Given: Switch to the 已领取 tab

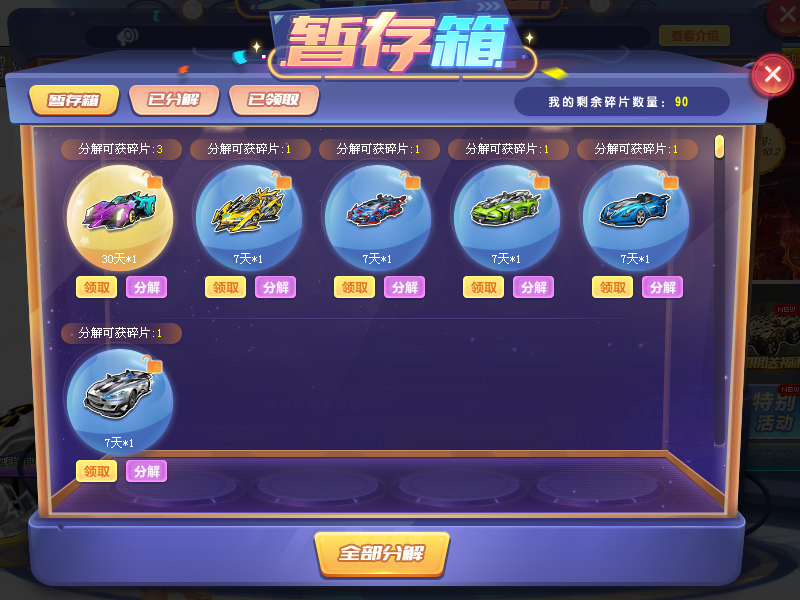Looking at the screenshot, I should [274, 99].
